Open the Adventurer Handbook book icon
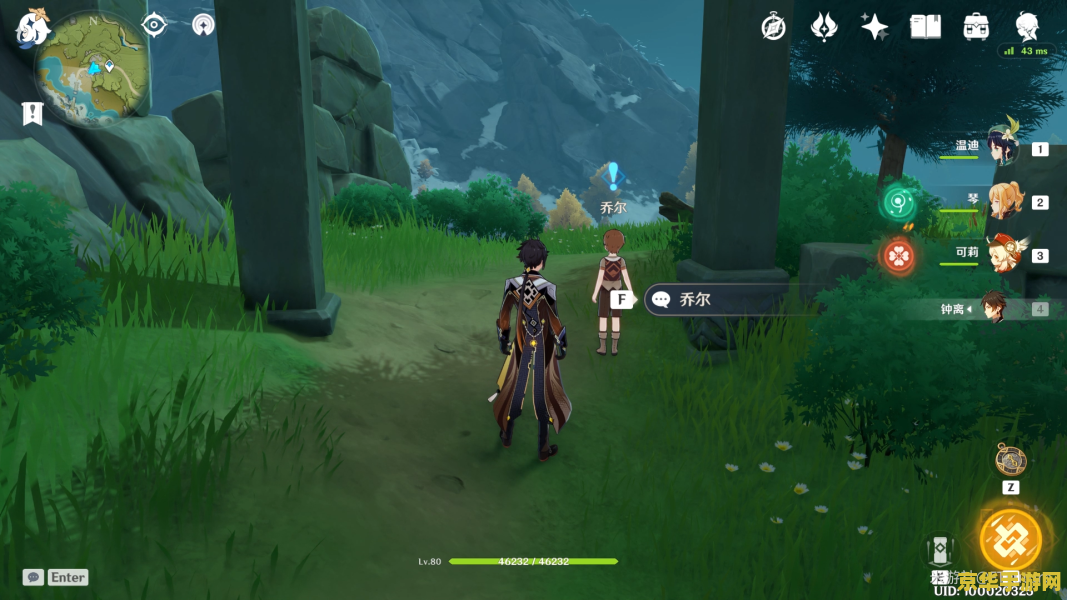The height and width of the screenshot is (600, 1067). (x=925, y=27)
